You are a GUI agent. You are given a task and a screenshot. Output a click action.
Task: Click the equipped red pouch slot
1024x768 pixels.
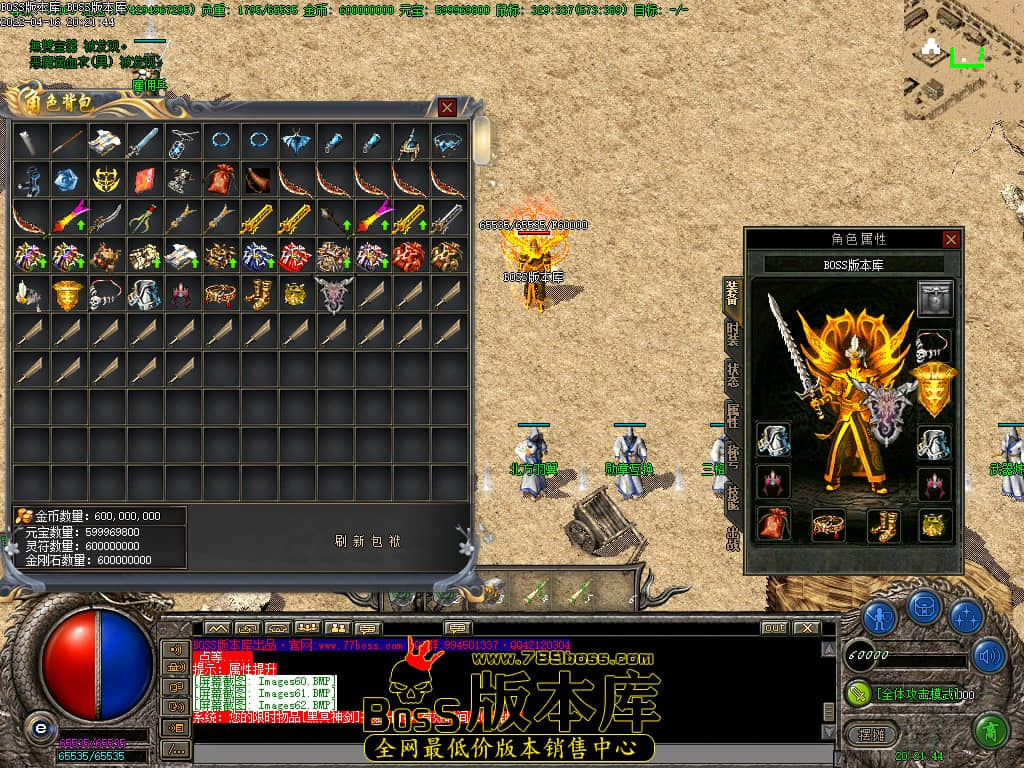coord(773,524)
